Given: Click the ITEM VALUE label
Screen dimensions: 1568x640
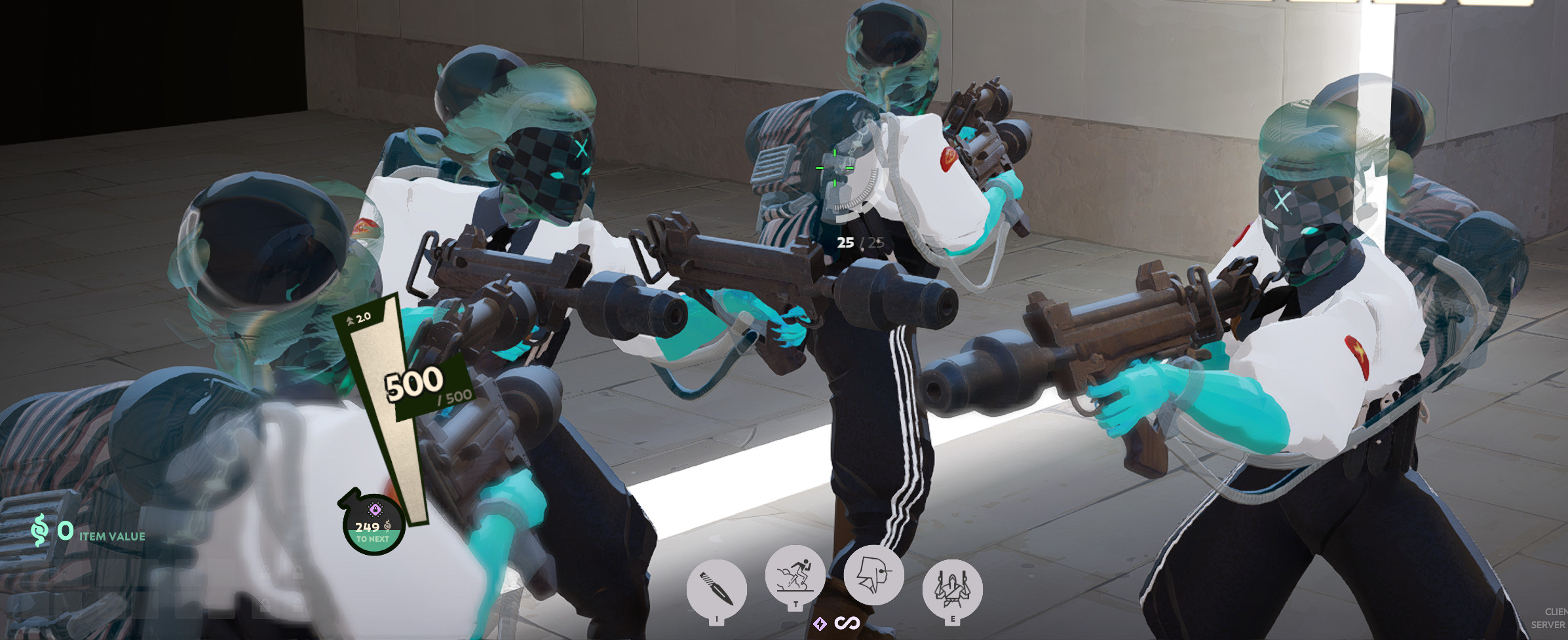Looking at the screenshot, I should pyautogui.click(x=112, y=536).
